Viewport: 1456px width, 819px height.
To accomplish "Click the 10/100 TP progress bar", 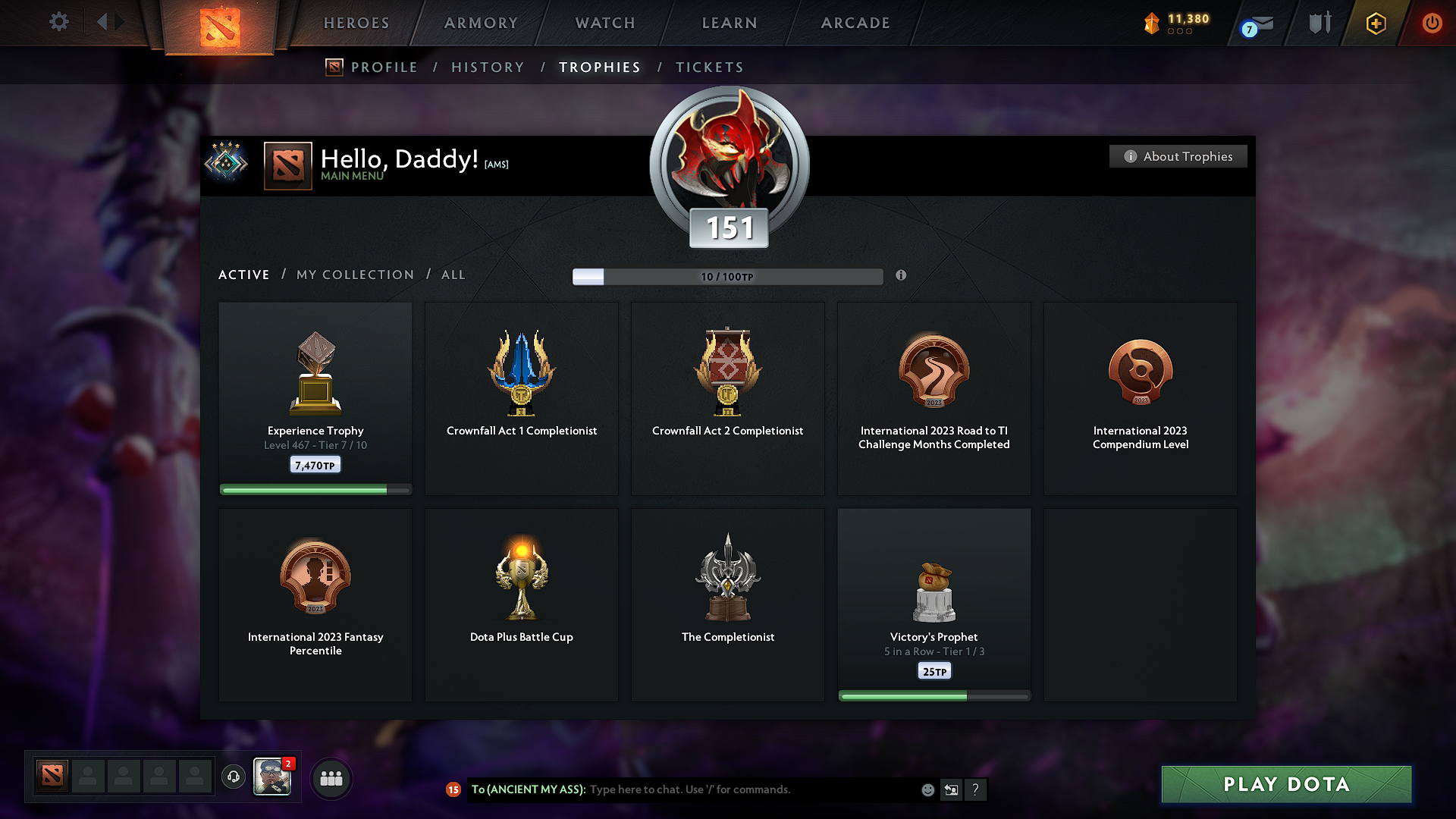I will tap(728, 276).
